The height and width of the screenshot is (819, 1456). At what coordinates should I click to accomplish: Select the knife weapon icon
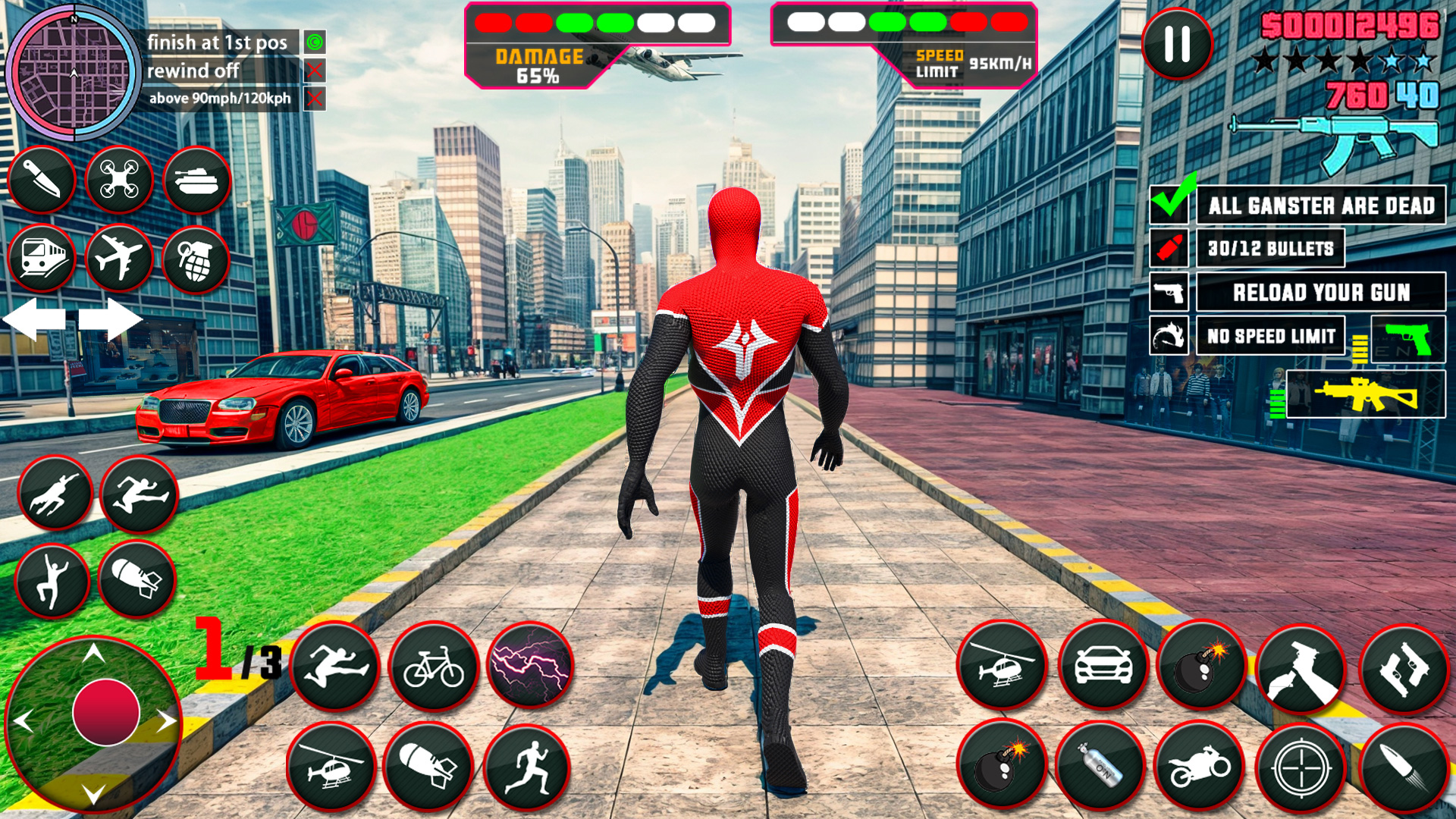point(42,180)
